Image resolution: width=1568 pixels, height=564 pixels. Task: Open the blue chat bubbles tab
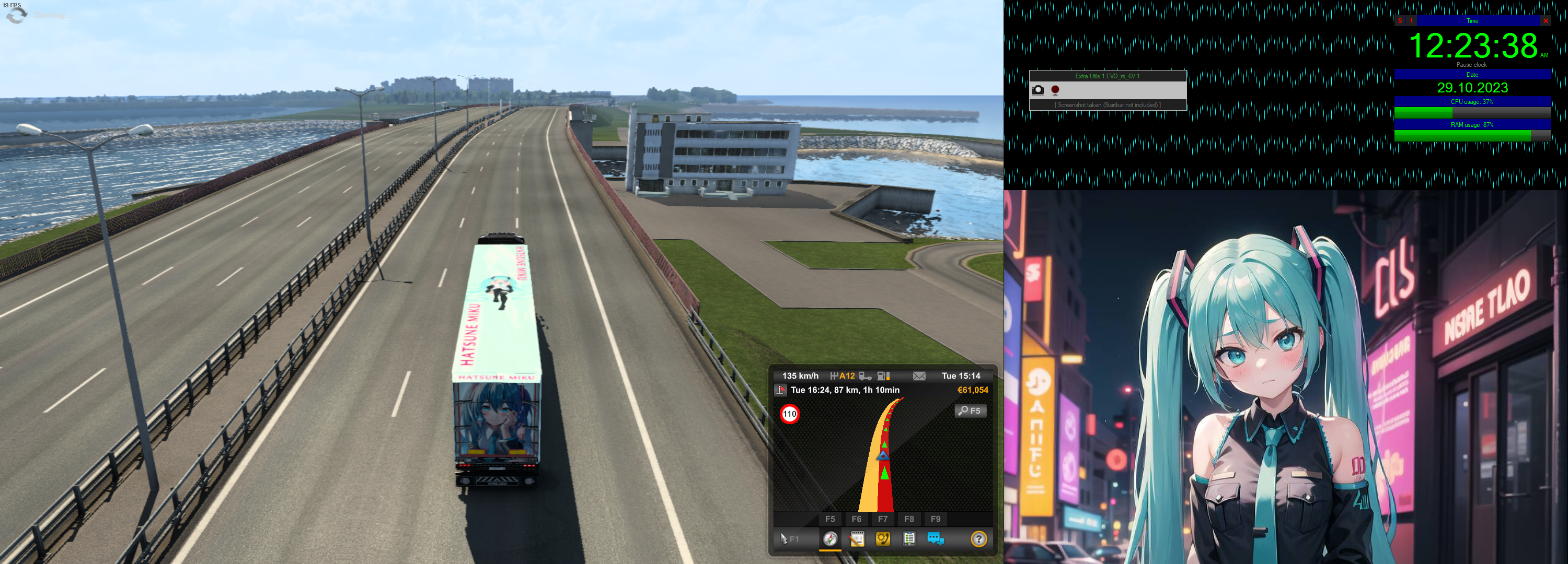[935, 538]
